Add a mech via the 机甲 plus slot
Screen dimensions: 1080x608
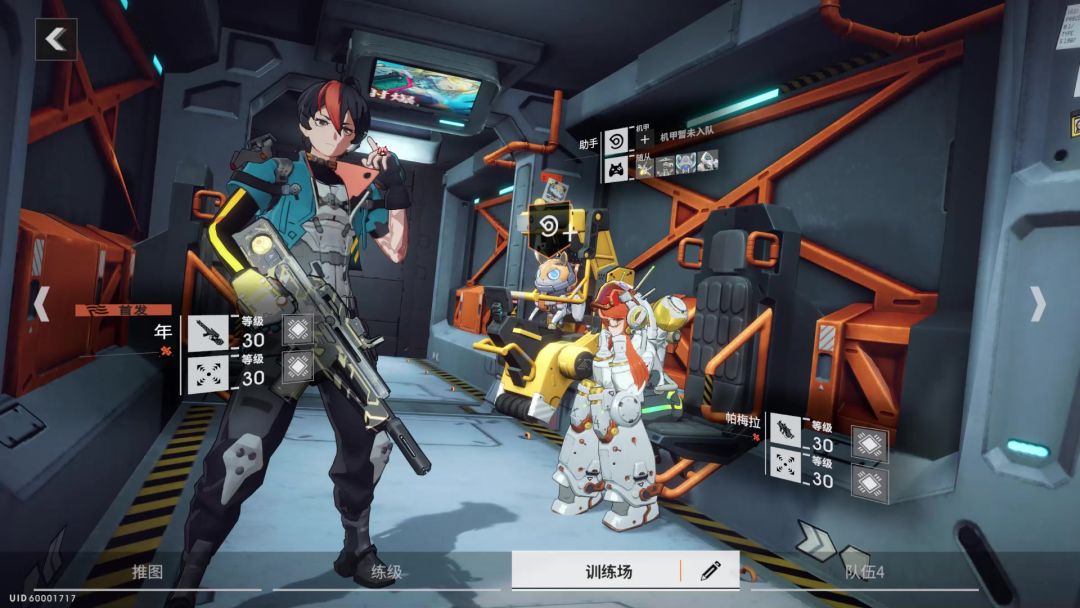click(x=645, y=141)
